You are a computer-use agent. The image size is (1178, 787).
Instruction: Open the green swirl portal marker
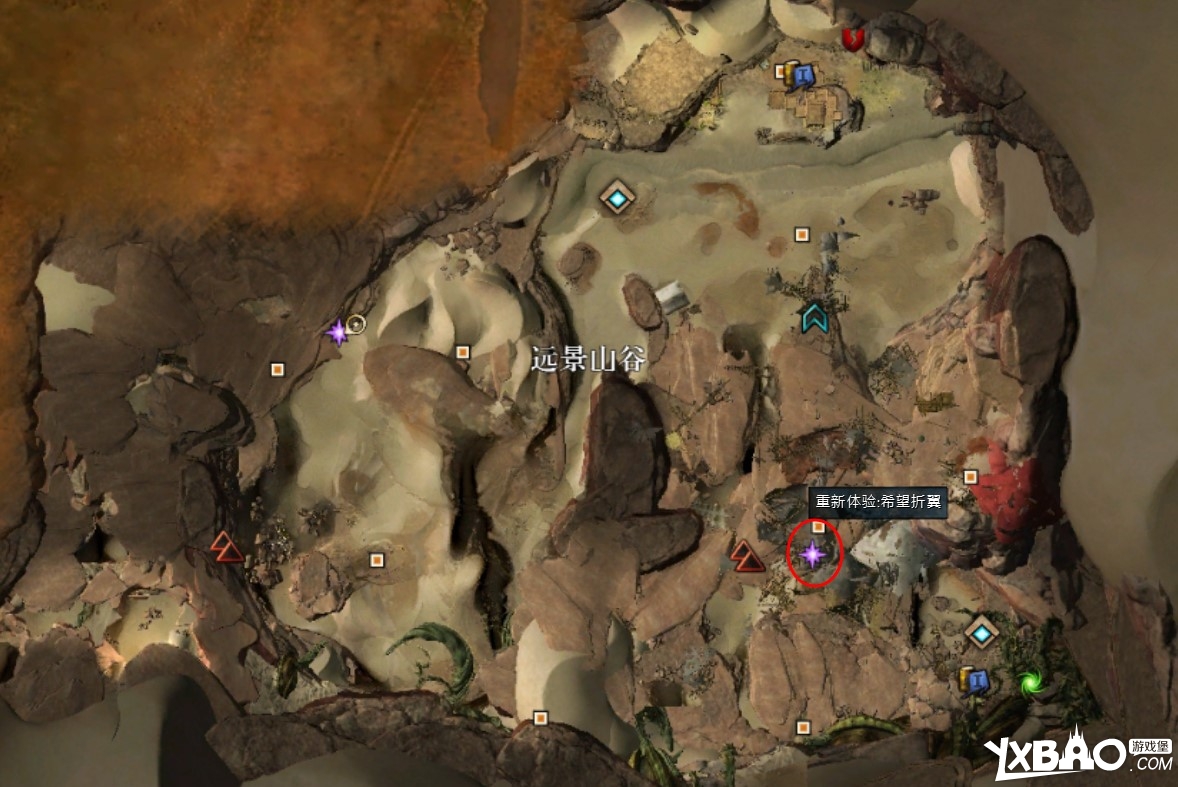coord(1029,683)
